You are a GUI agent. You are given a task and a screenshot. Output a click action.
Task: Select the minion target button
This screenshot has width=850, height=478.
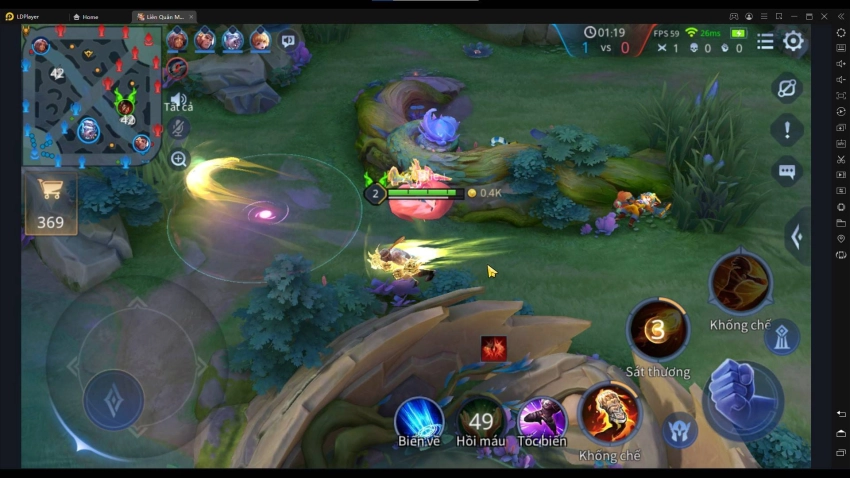click(x=680, y=429)
